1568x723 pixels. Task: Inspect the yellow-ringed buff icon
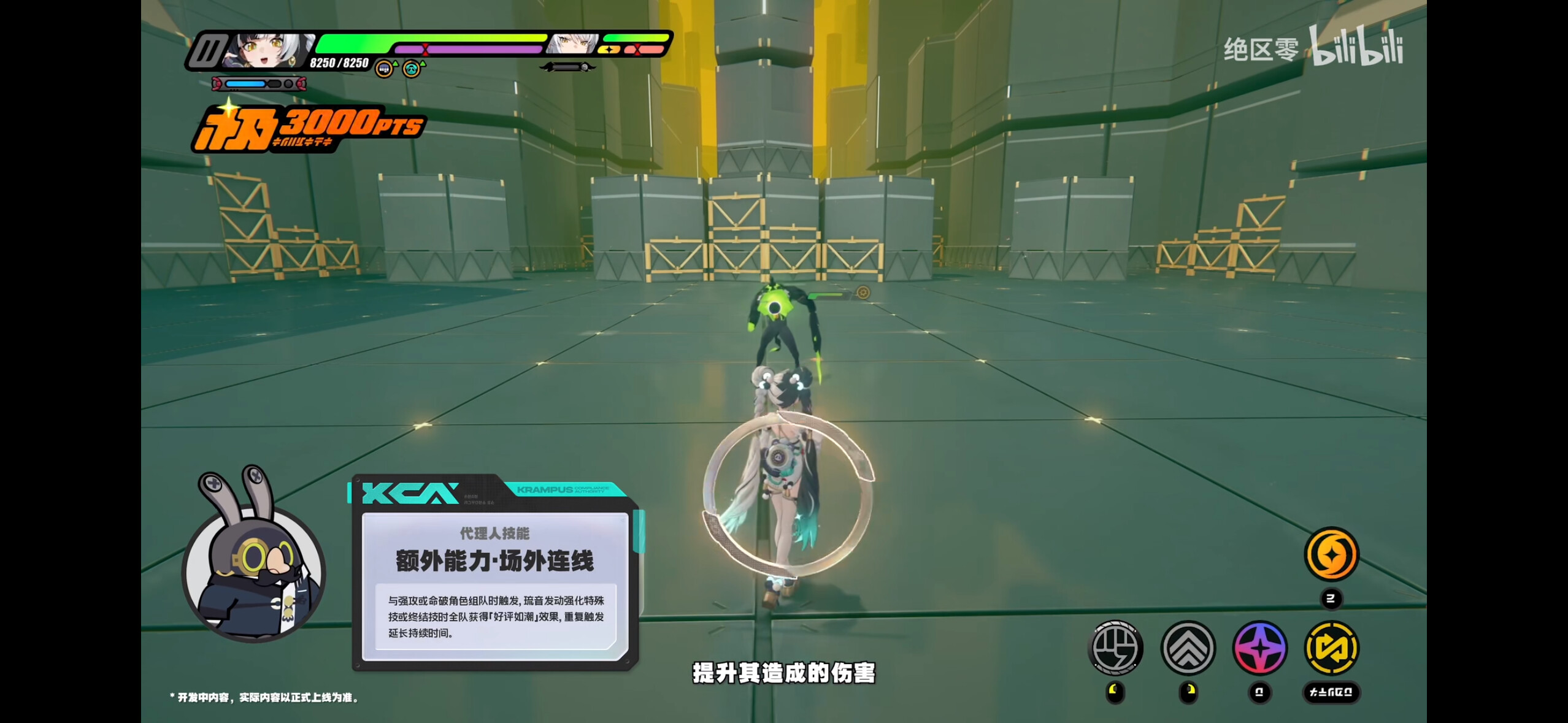click(x=384, y=69)
